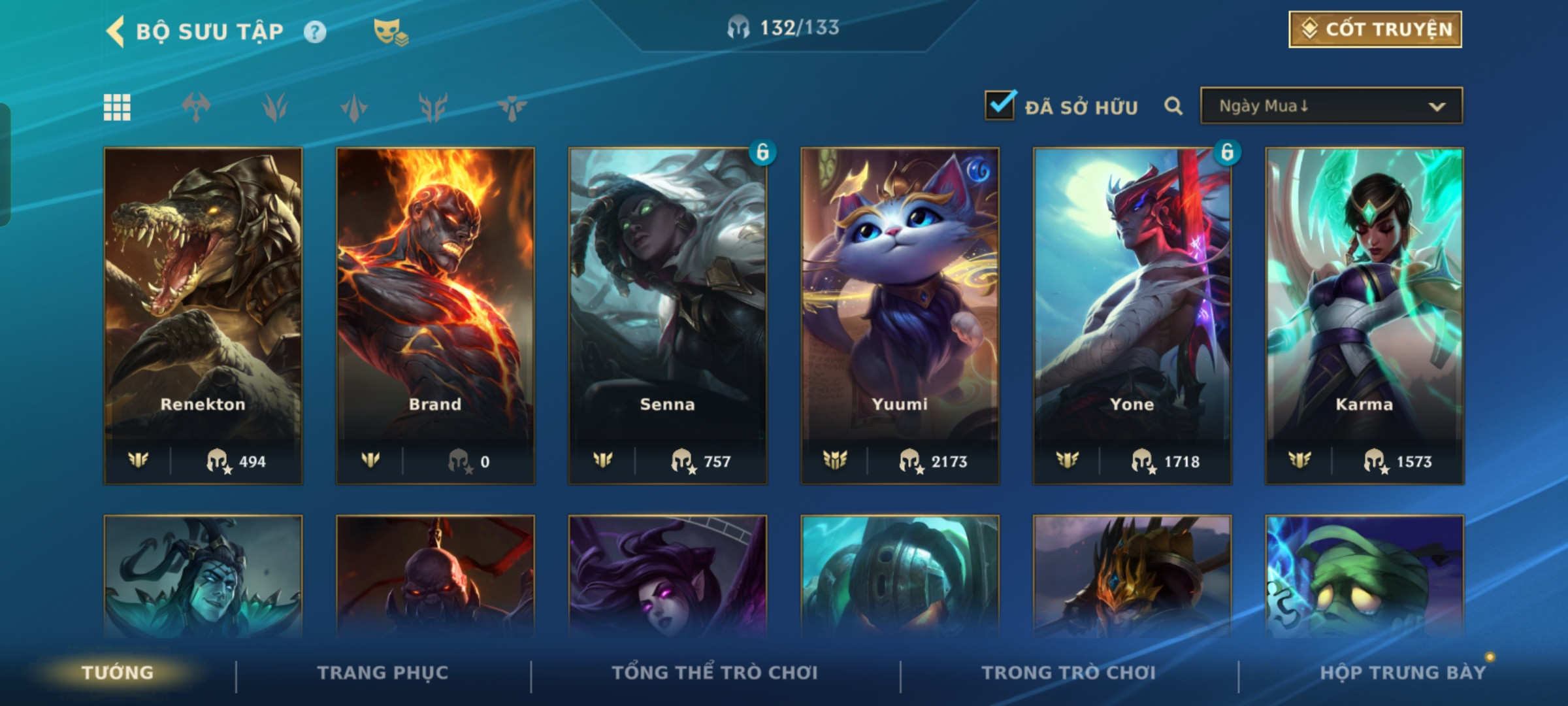Show all champions with the grid filter
Viewport: 1568px width, 706px height.
click(118, 107)
